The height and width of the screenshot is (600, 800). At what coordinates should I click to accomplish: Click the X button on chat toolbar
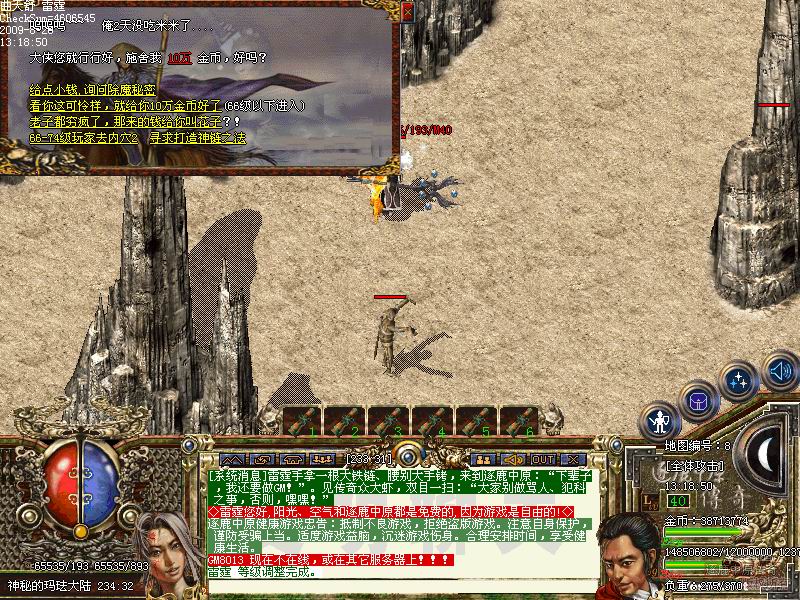tap(573, 459)
